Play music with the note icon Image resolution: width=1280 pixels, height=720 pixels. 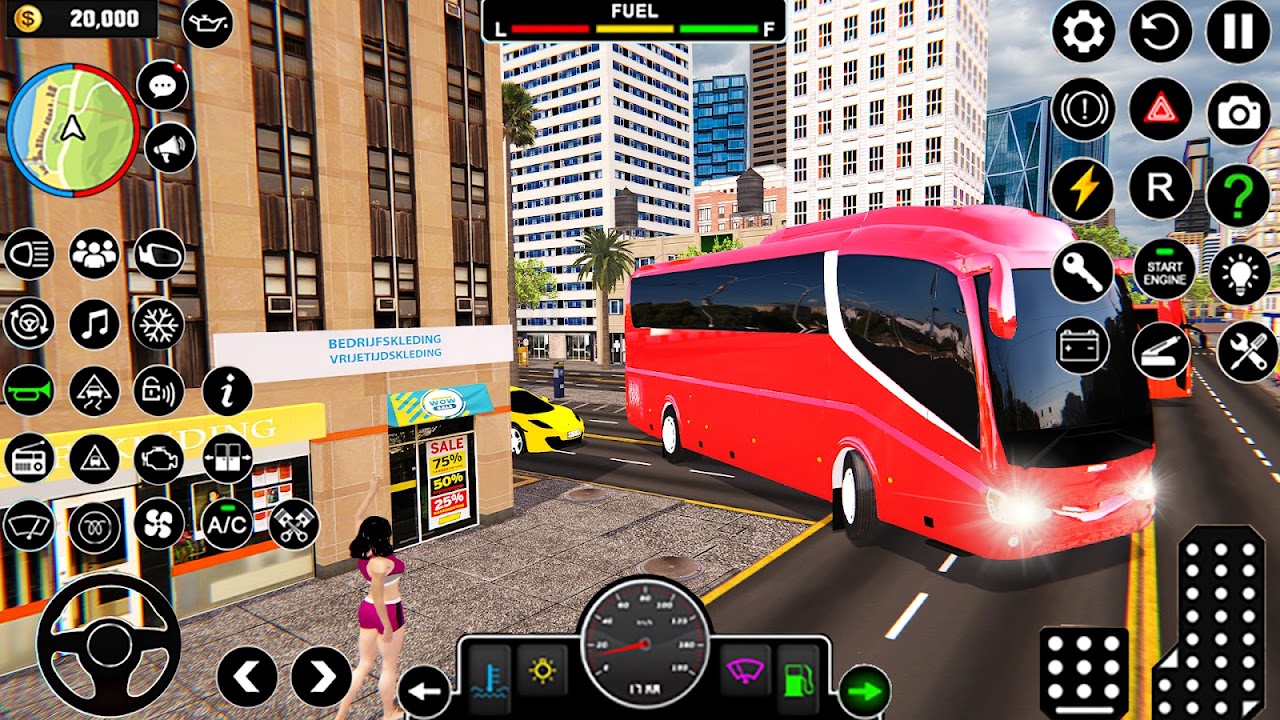[x=94, y=324]
